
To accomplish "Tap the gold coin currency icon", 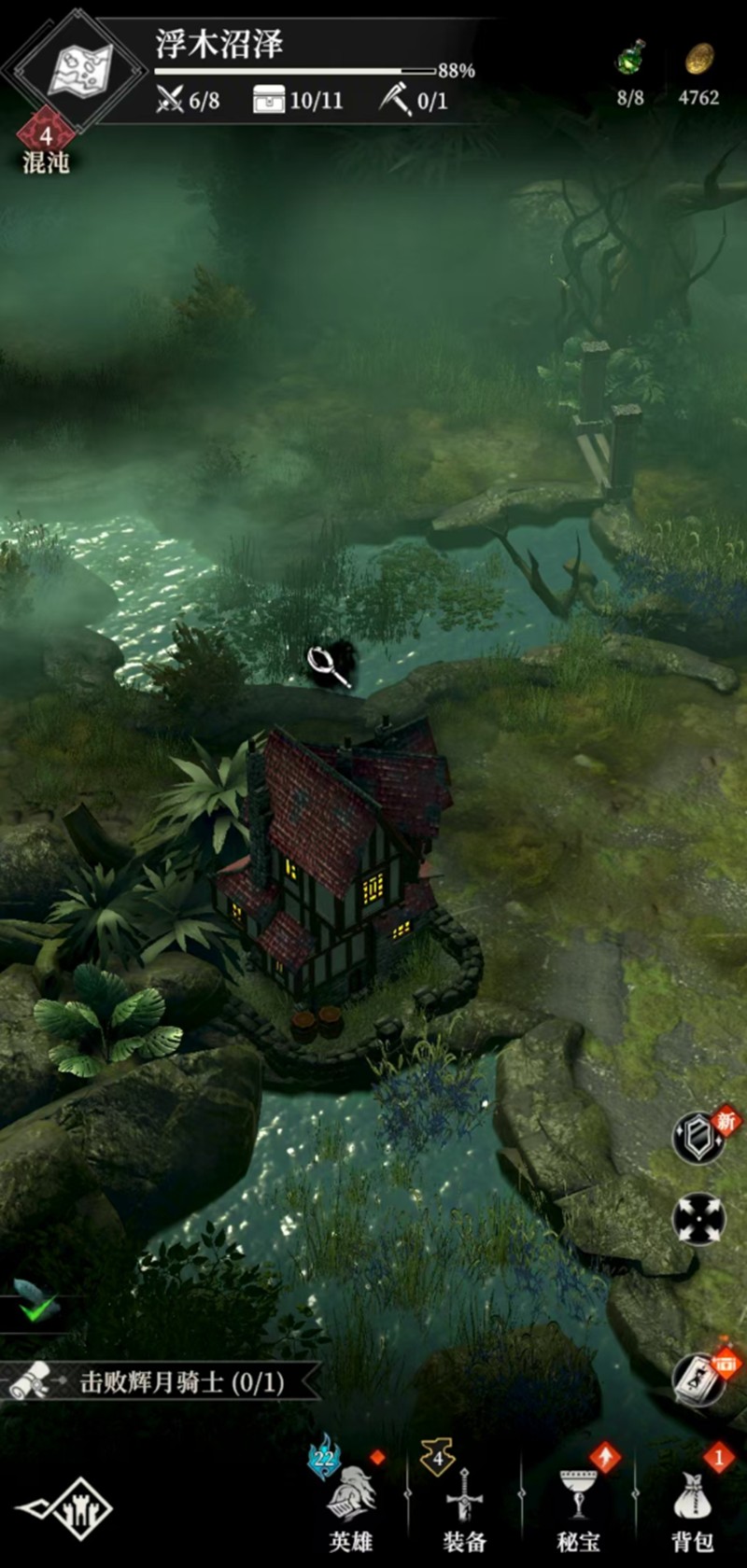I will click(699, 61).
